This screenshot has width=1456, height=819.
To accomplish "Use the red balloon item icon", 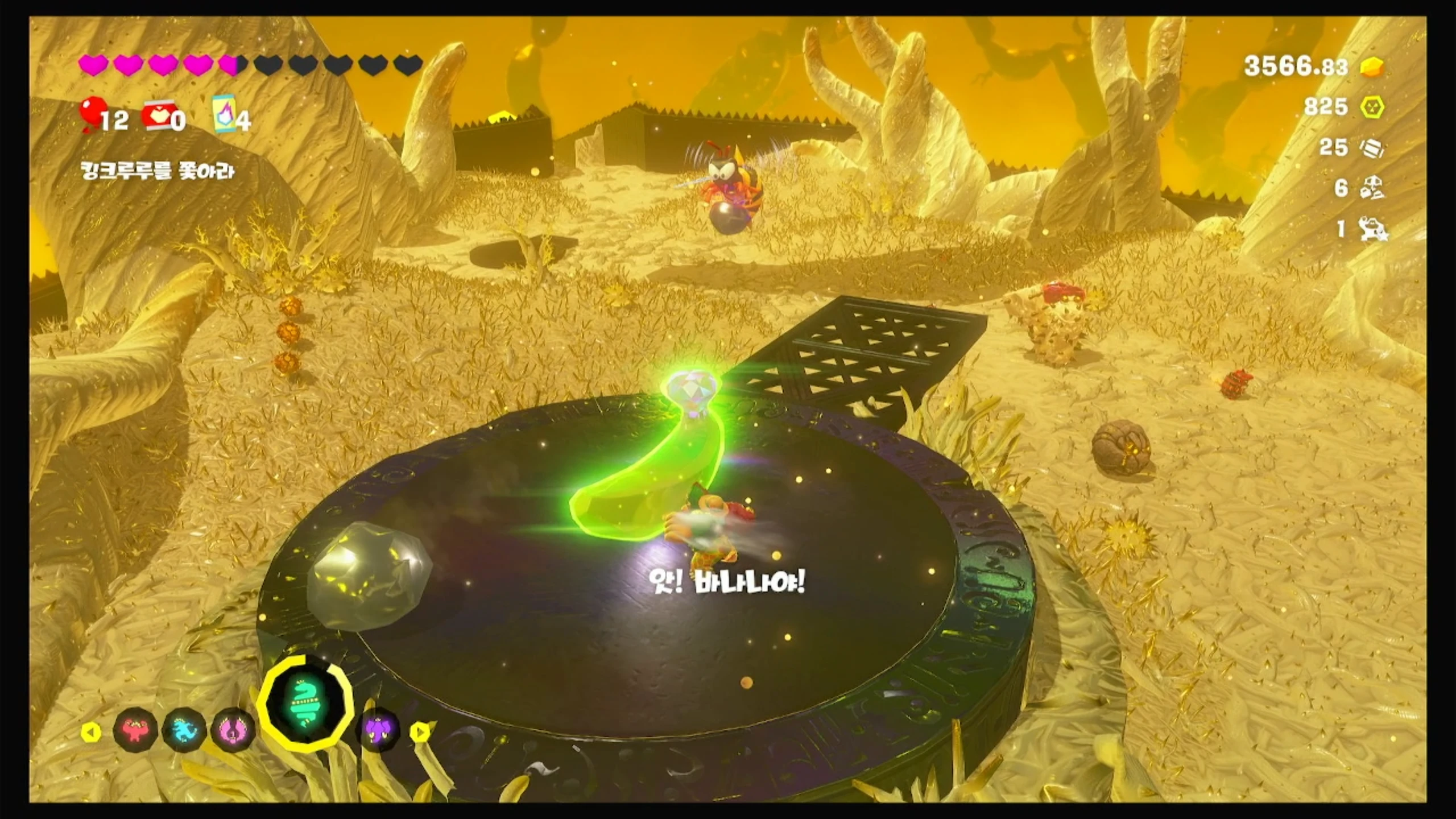I will (91, 114).
